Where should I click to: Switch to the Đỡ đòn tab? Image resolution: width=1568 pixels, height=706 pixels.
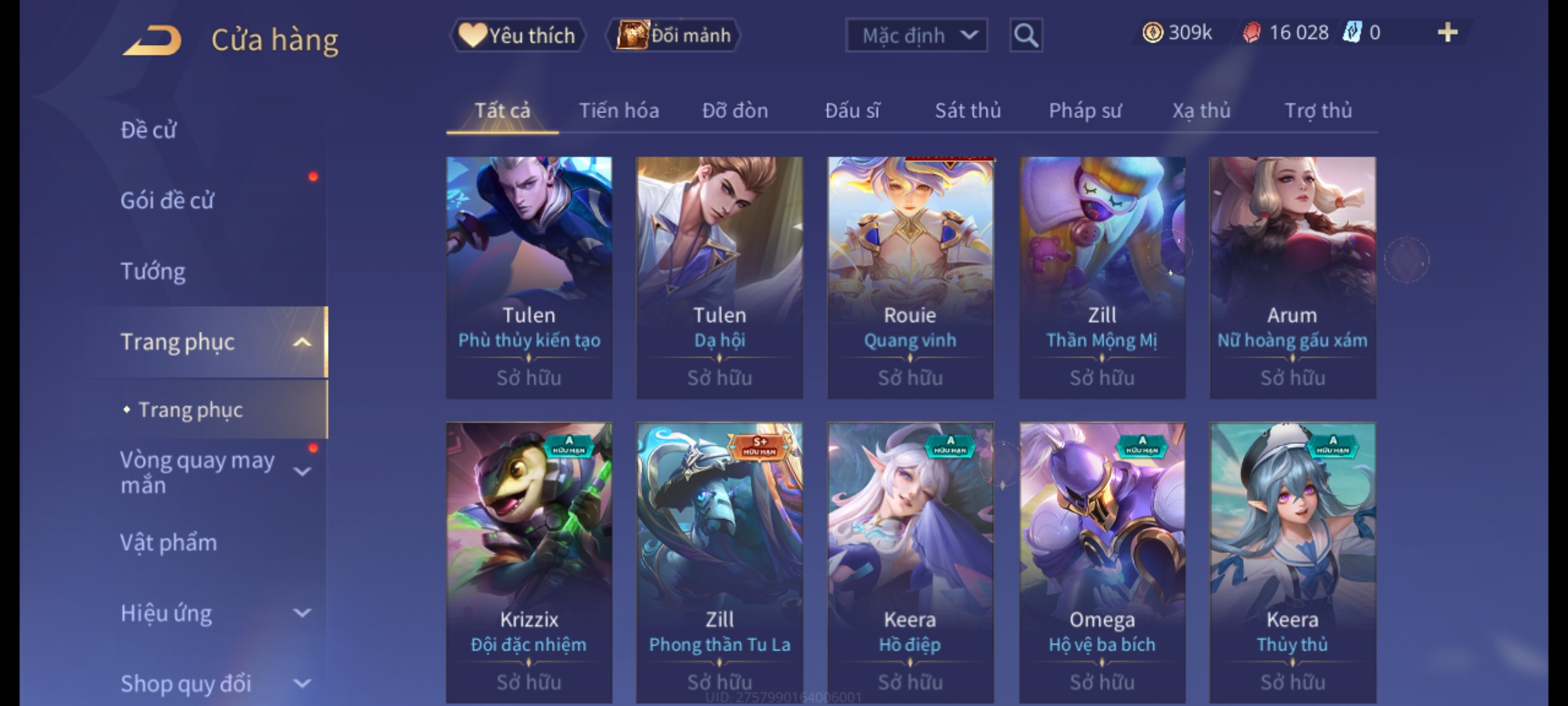734,111
